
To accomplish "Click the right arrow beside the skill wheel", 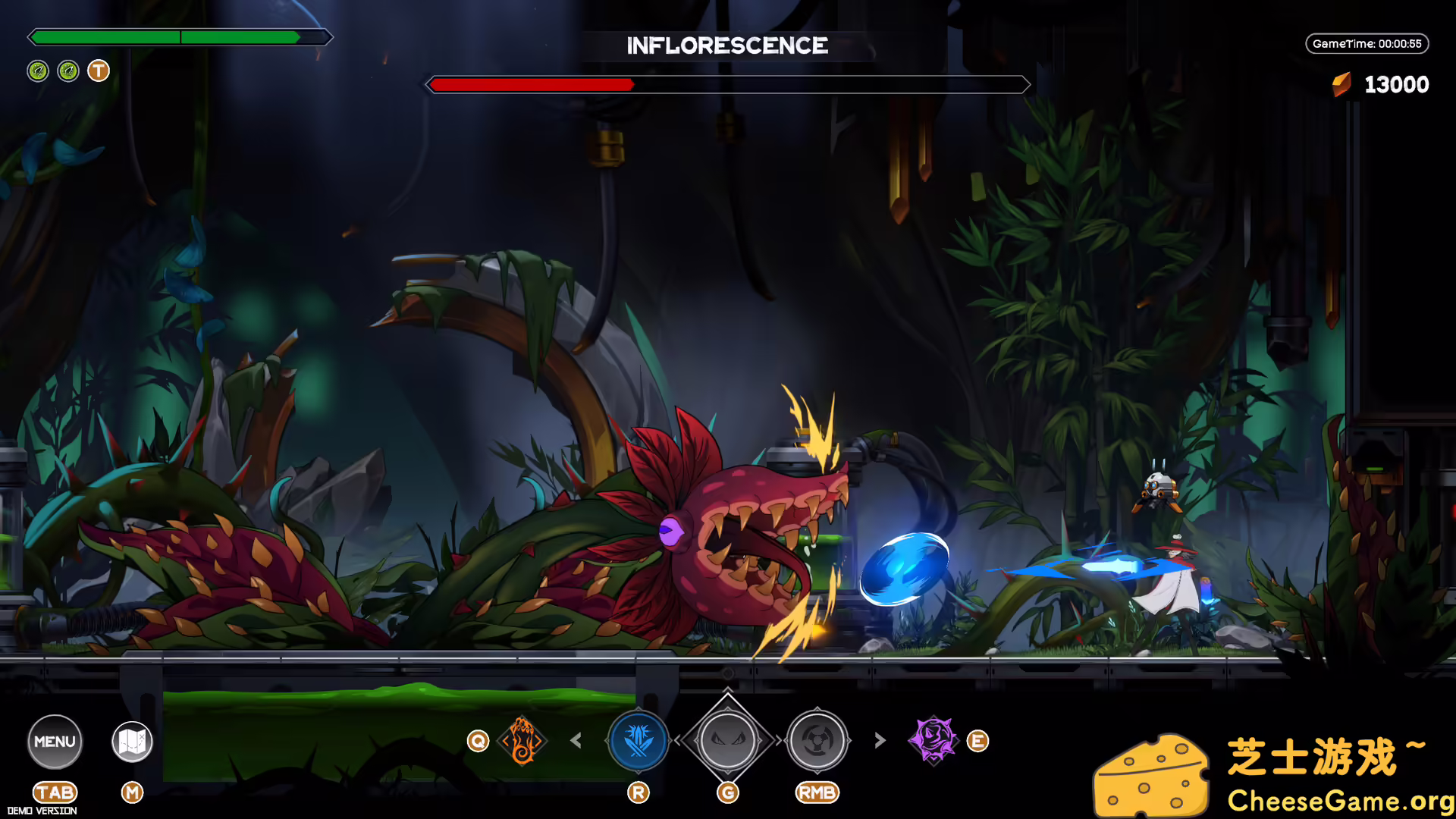I will tap(880, 740).
